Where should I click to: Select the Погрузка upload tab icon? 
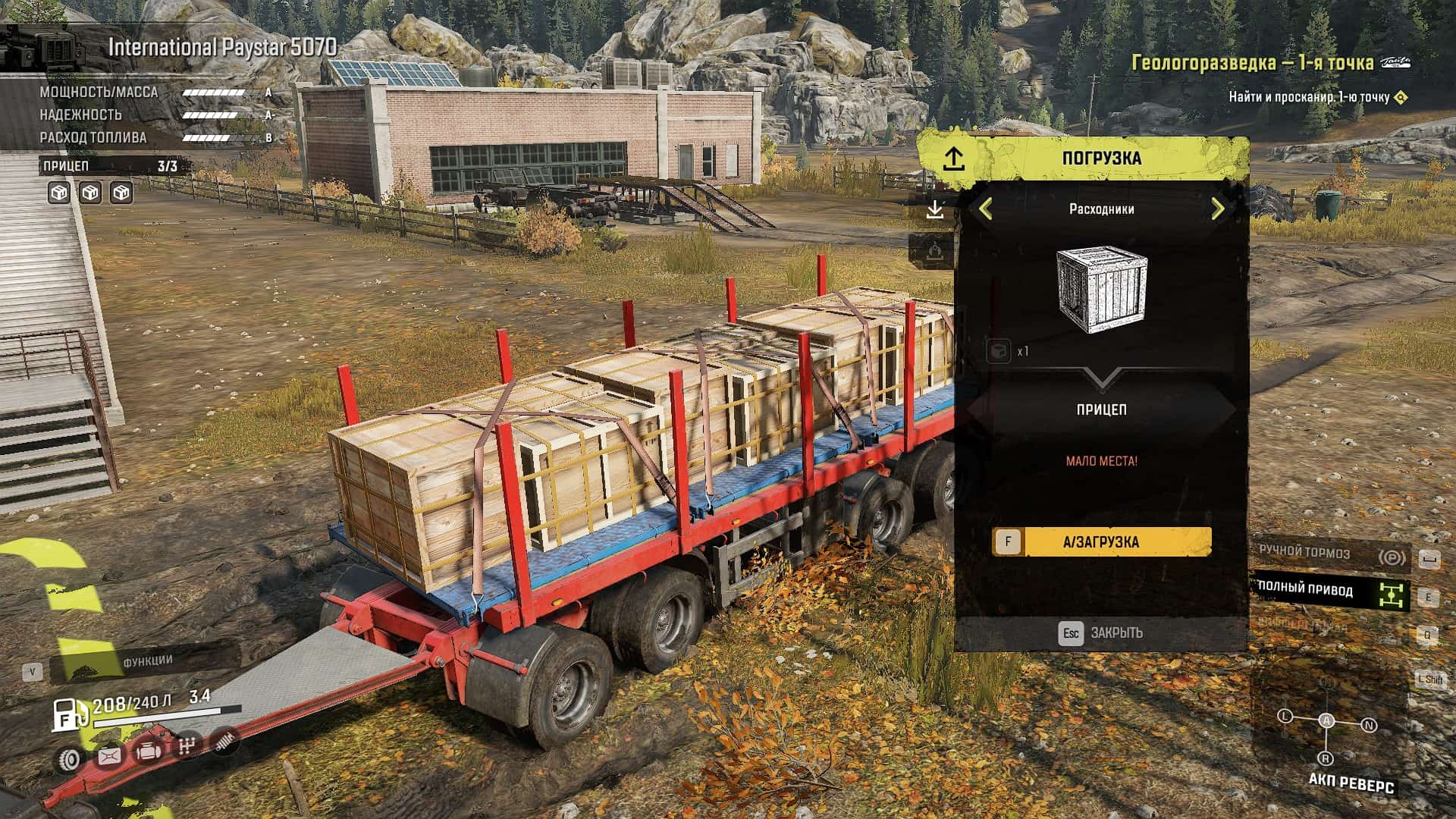pyautogui.click(x=953, y=158)
